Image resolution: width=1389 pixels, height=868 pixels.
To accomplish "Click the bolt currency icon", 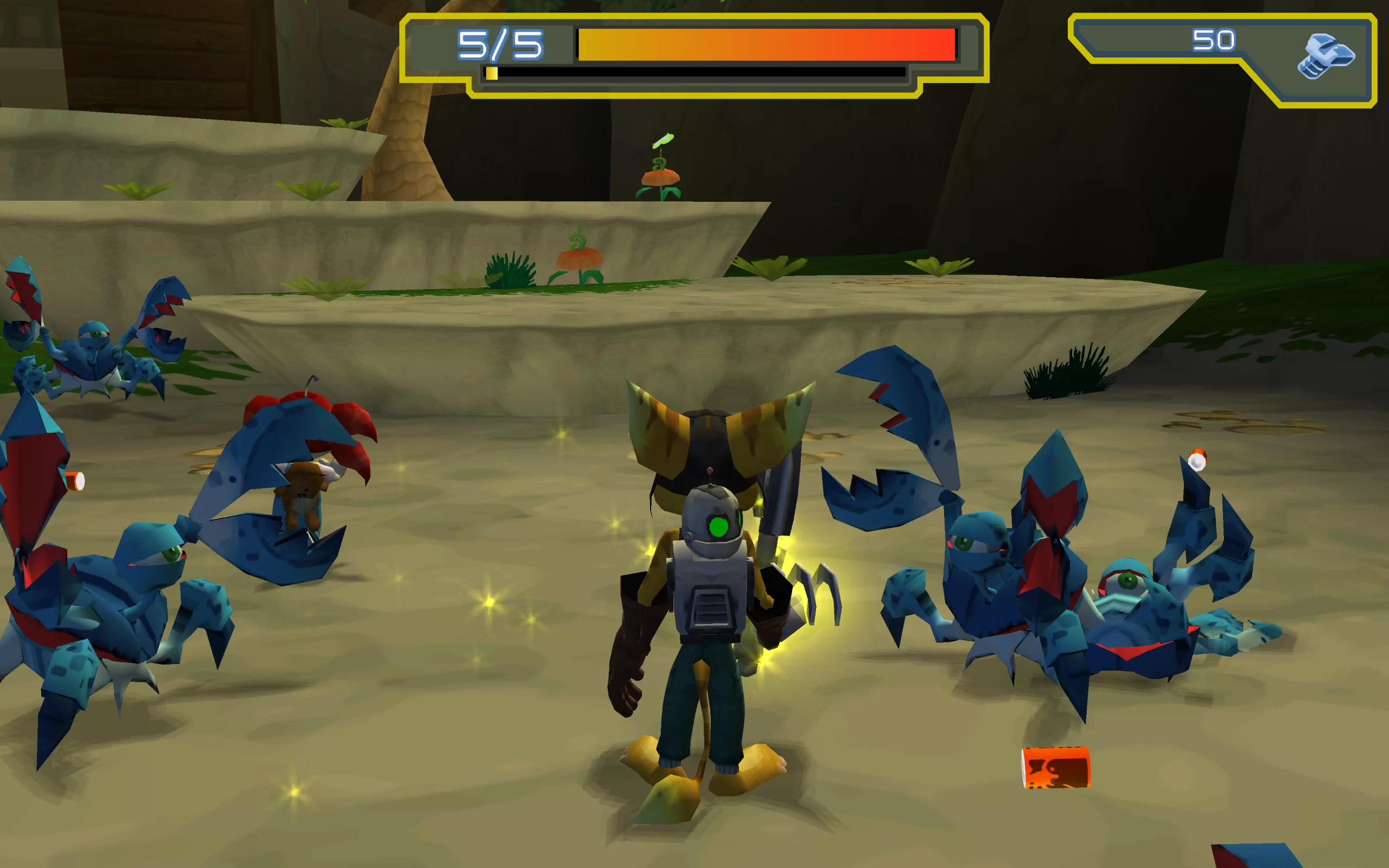I will 1325,56.
